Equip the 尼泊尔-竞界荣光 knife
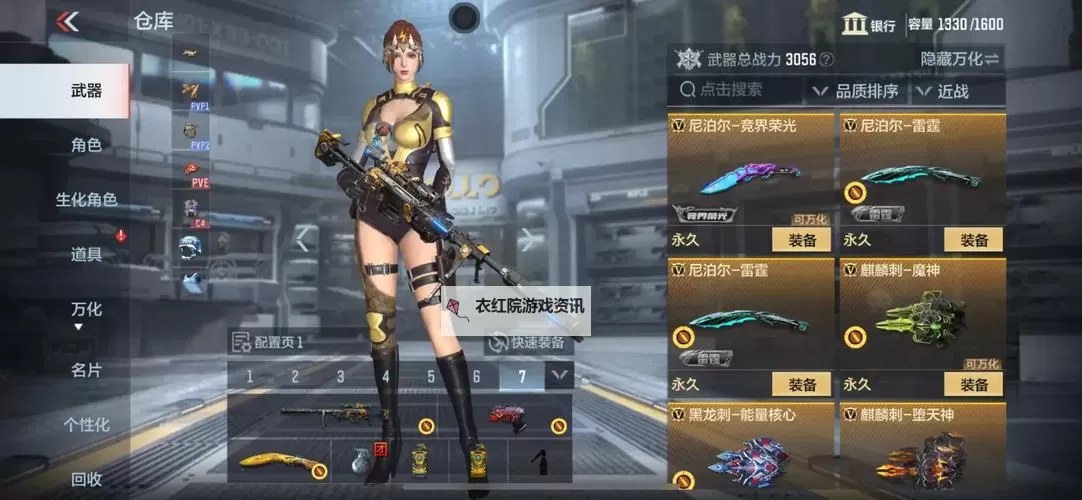This screenshot has height=500, width=1082. (x=801, y=240)
